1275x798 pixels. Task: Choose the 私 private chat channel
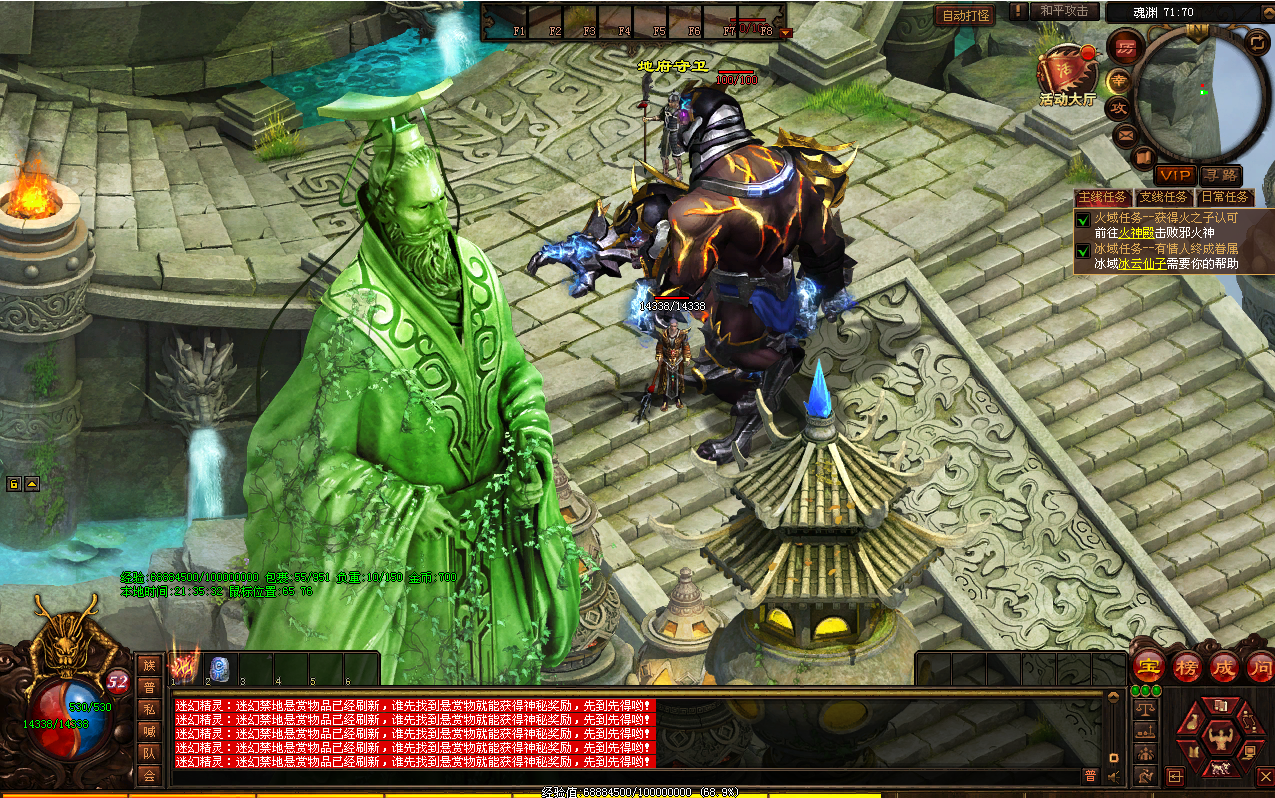[x=149, y=709]
